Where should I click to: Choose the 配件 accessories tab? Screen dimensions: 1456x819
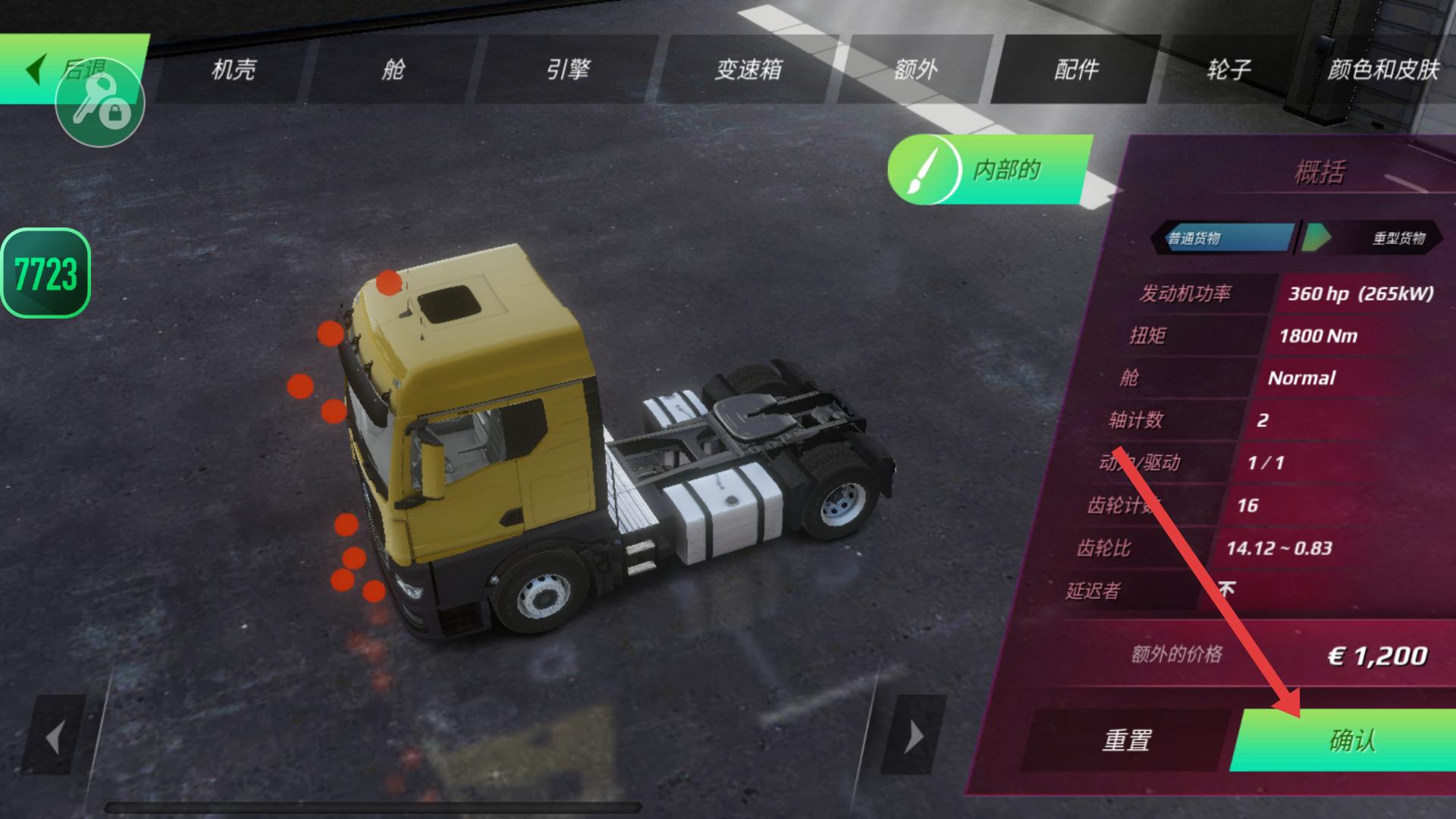(1076, 70)
